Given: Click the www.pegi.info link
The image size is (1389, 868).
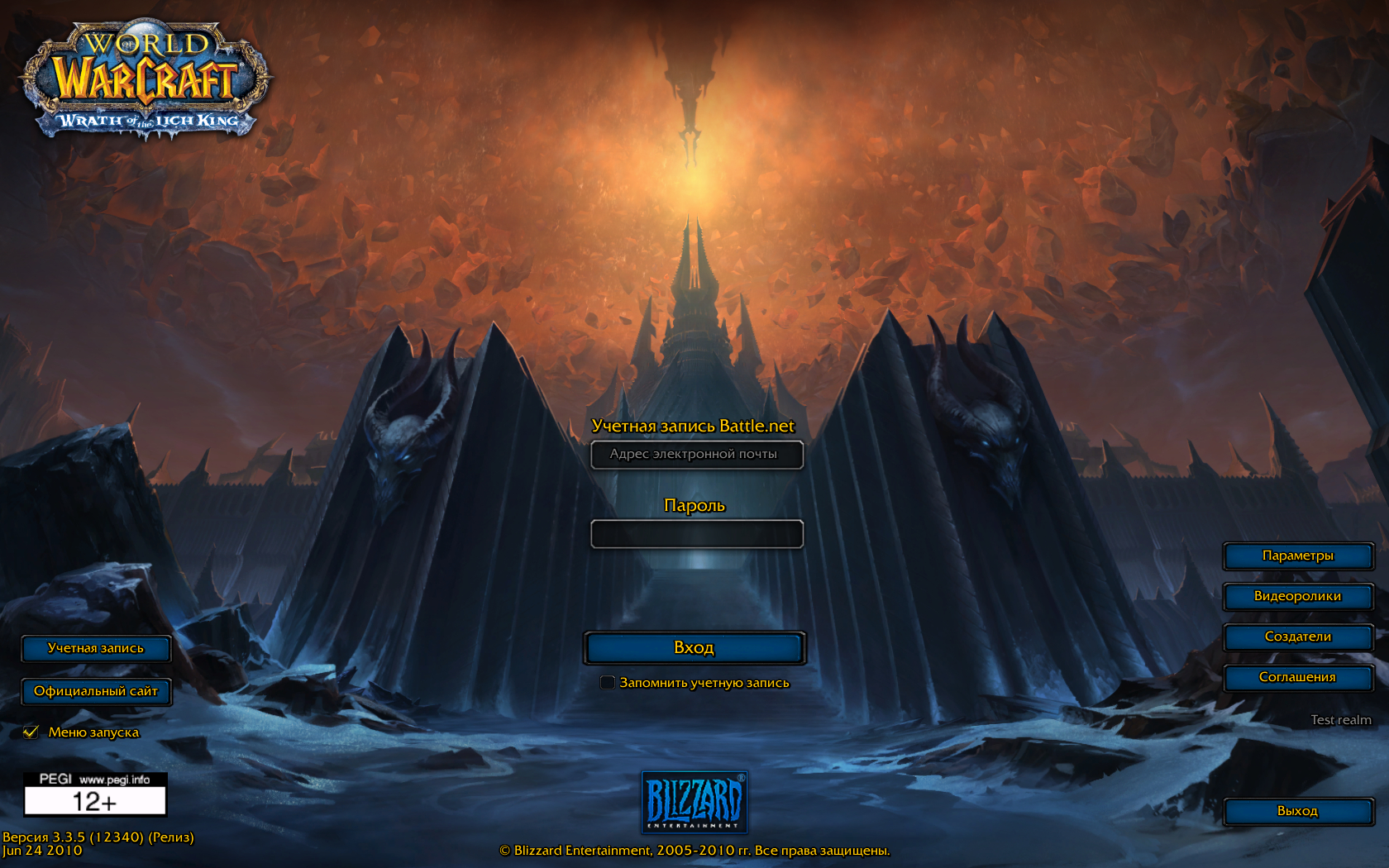Looking at the screenshot, I should [114, 778].
